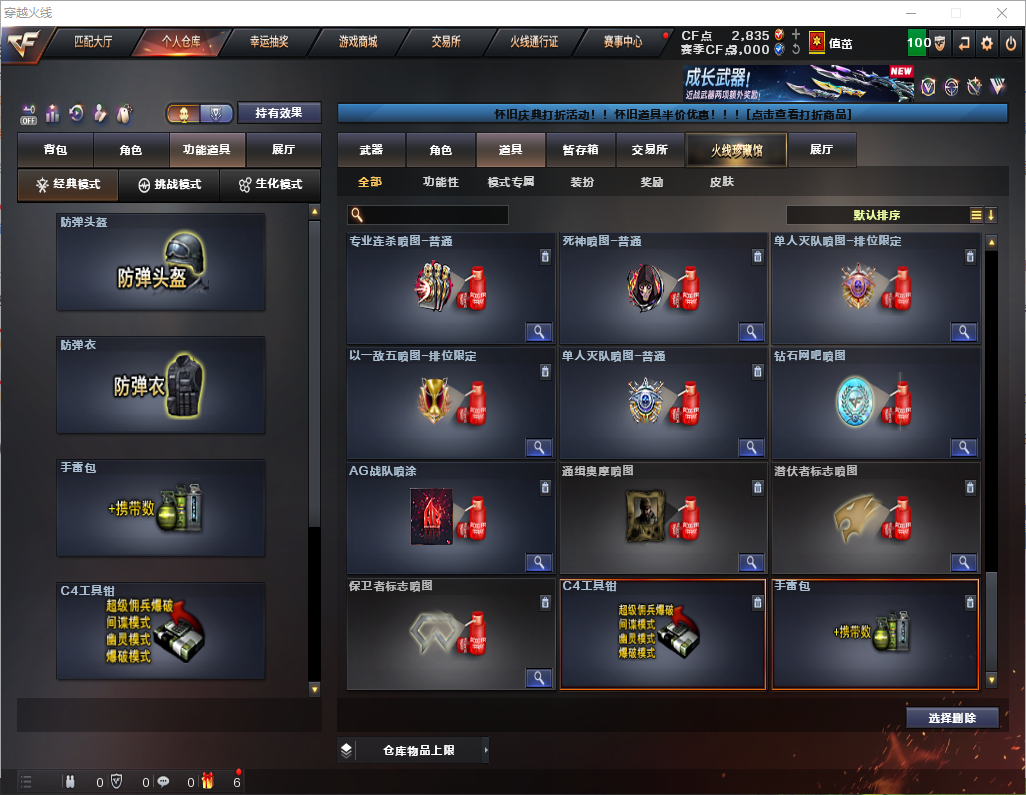Switch to the 火线通行证 battle pass

click(534, 42)
